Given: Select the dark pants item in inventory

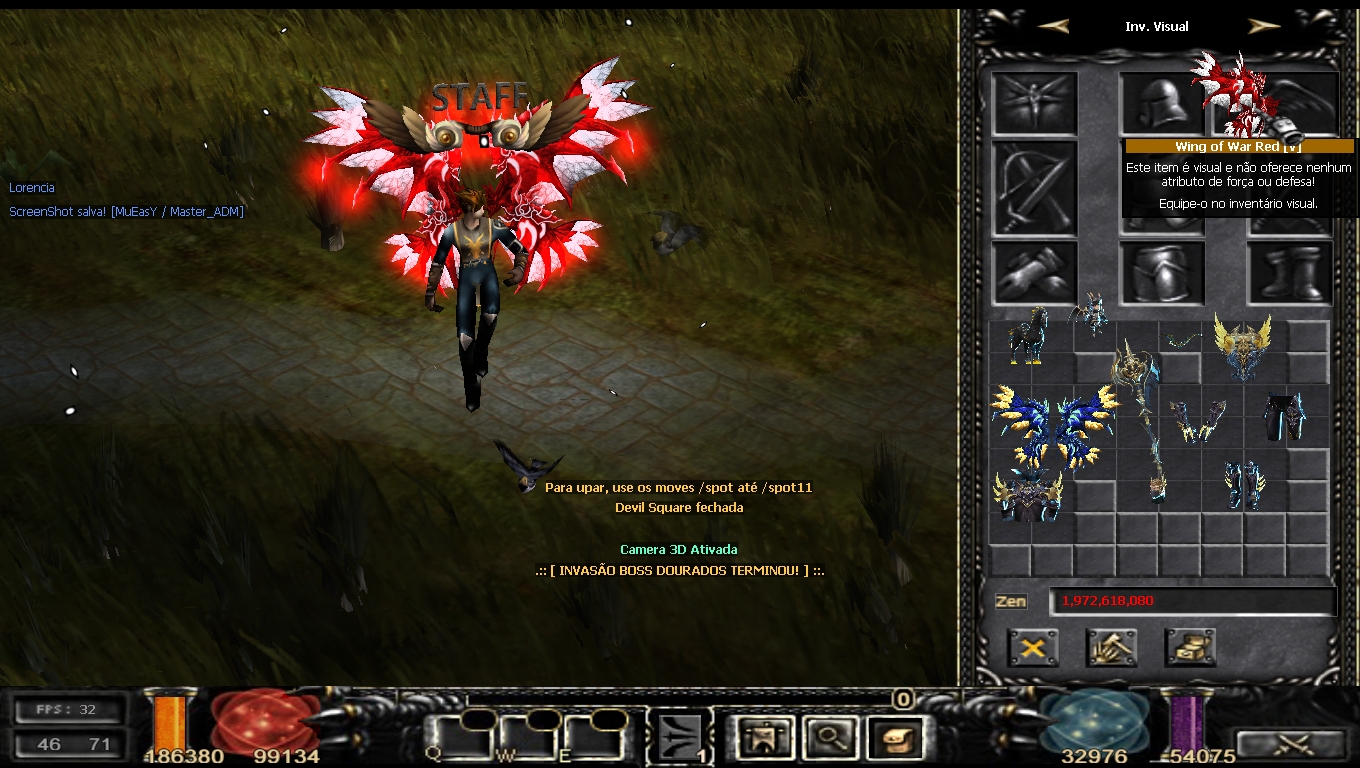Looking at the screenshot, I should (1284, 415).
